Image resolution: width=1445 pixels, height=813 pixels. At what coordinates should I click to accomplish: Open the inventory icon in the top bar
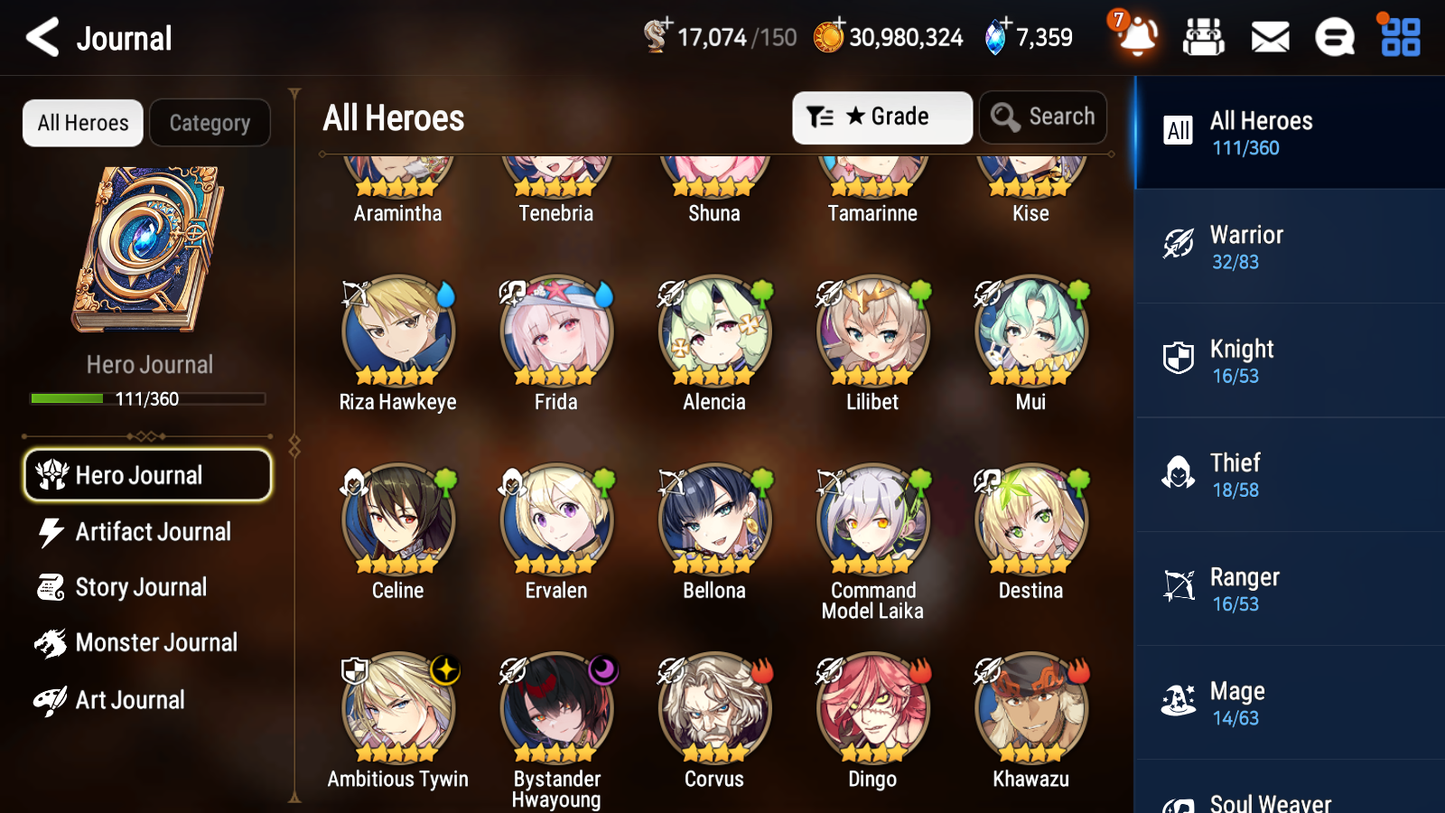tap(1203, 35)
